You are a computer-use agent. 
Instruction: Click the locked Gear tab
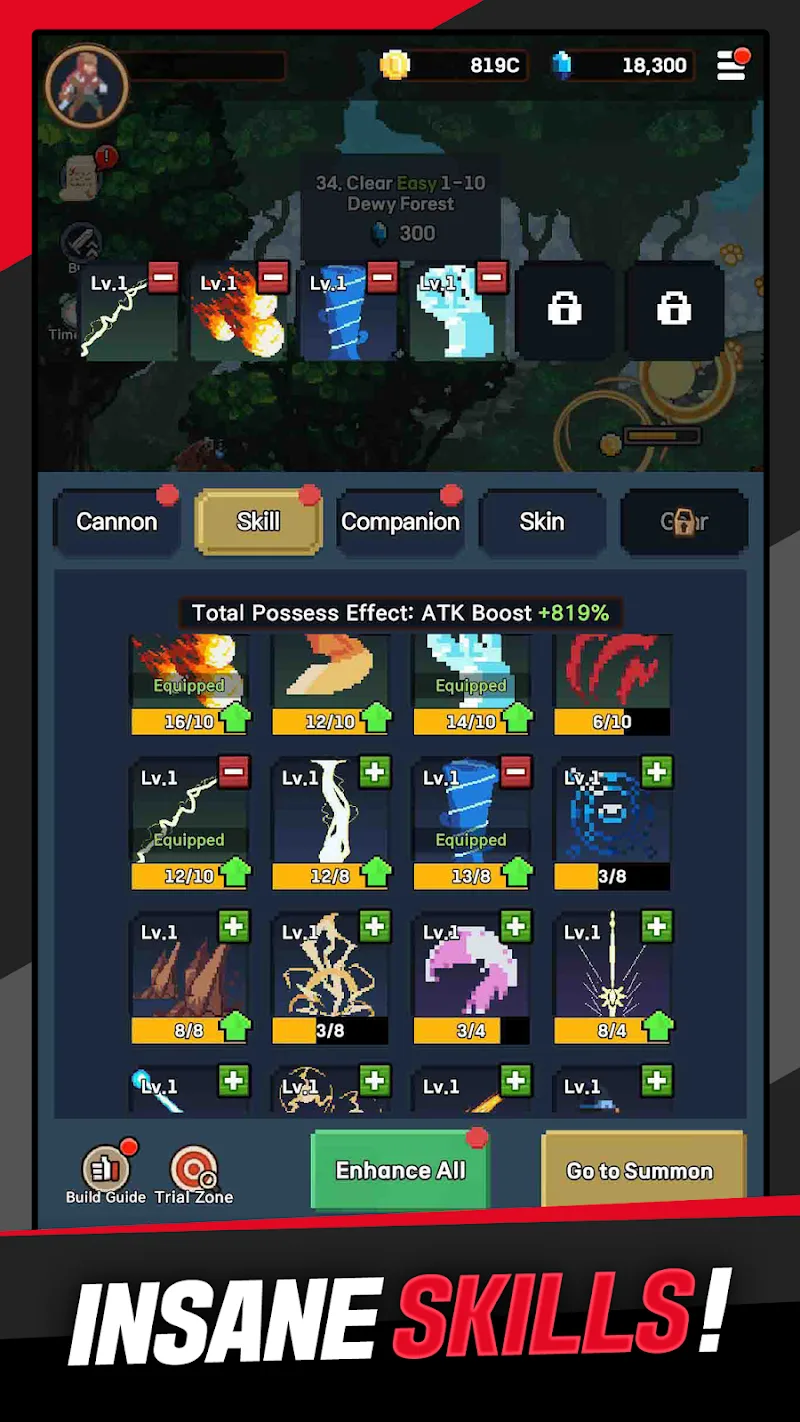click(x=684, y=522)
